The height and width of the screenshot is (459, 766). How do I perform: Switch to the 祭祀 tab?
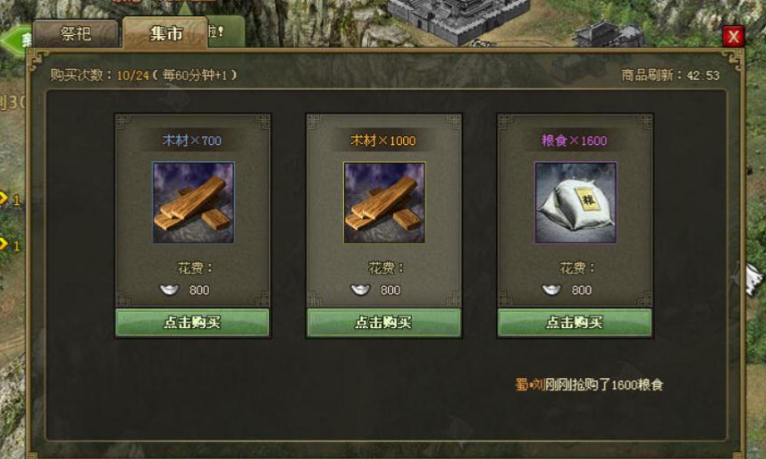tap(75, 34)
